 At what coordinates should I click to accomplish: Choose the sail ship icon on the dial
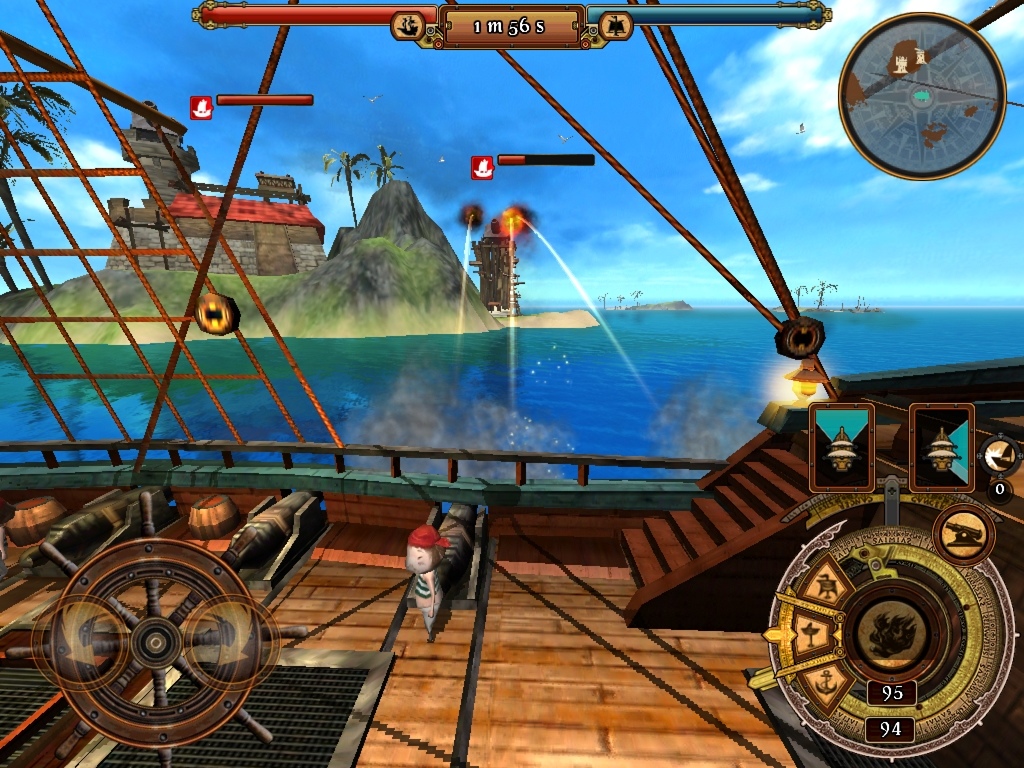coord(828,585)
